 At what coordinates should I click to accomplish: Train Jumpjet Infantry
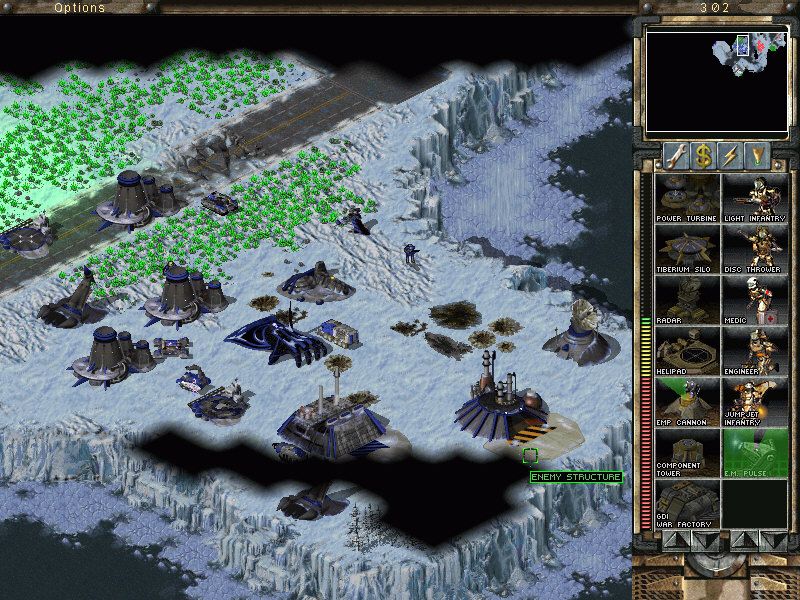(x=754, y=402)
